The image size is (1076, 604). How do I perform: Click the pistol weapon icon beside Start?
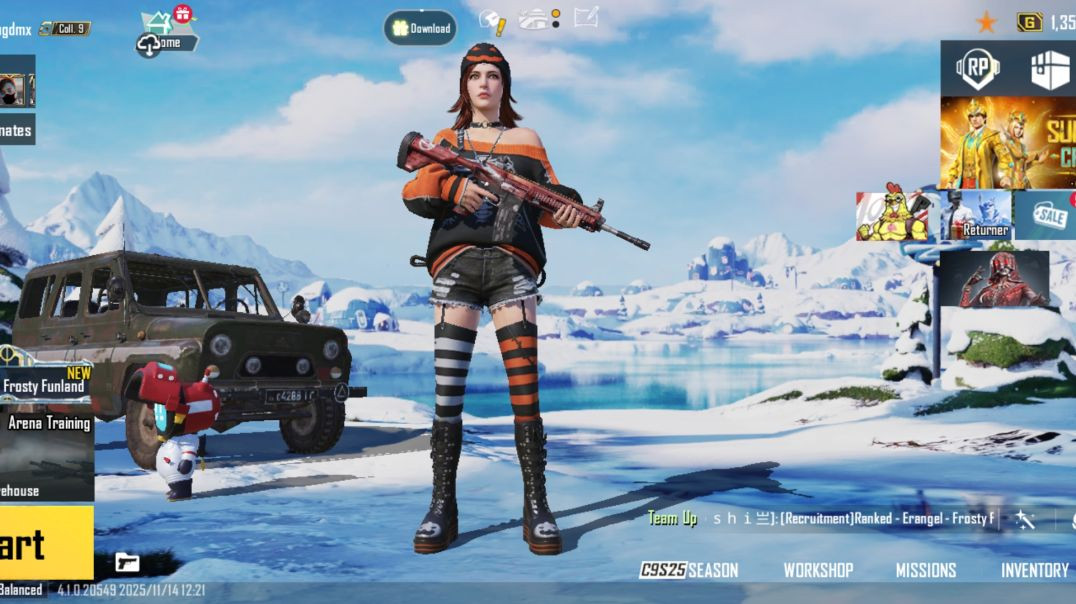pos(127,561)
